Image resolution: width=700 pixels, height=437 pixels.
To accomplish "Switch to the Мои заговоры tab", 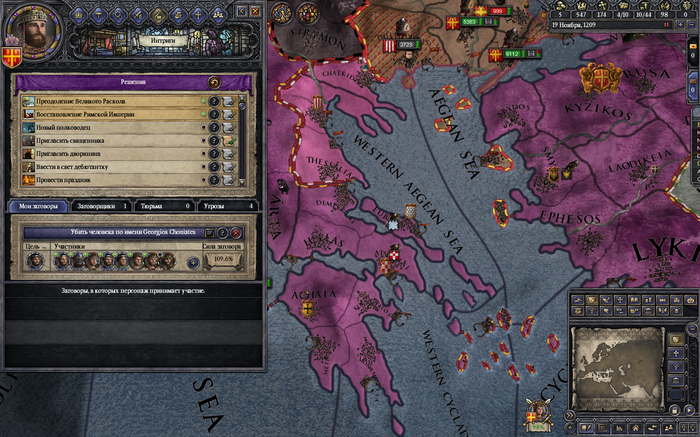I will tap(39, 205).
